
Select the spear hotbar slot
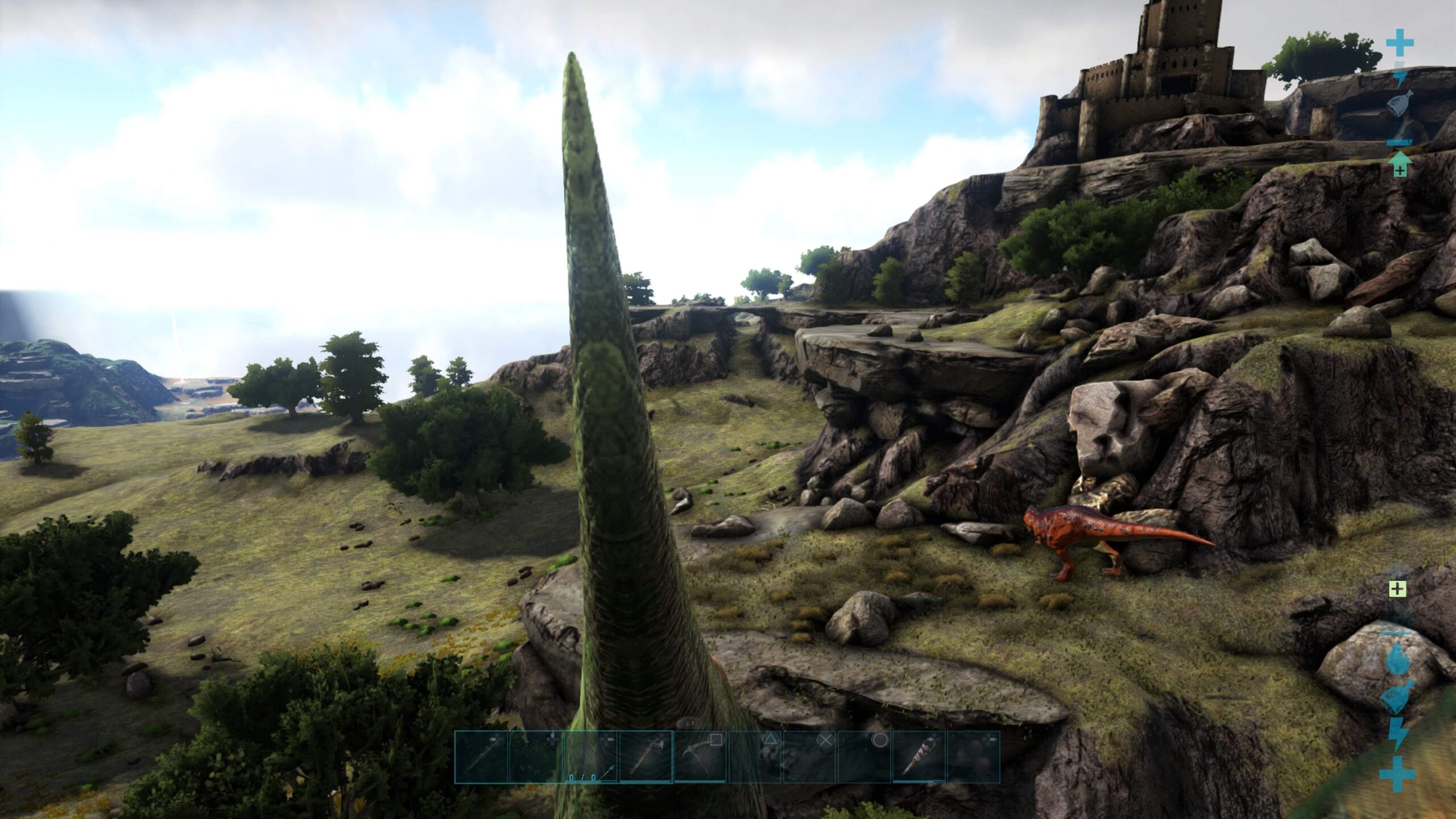coord(481,757)
